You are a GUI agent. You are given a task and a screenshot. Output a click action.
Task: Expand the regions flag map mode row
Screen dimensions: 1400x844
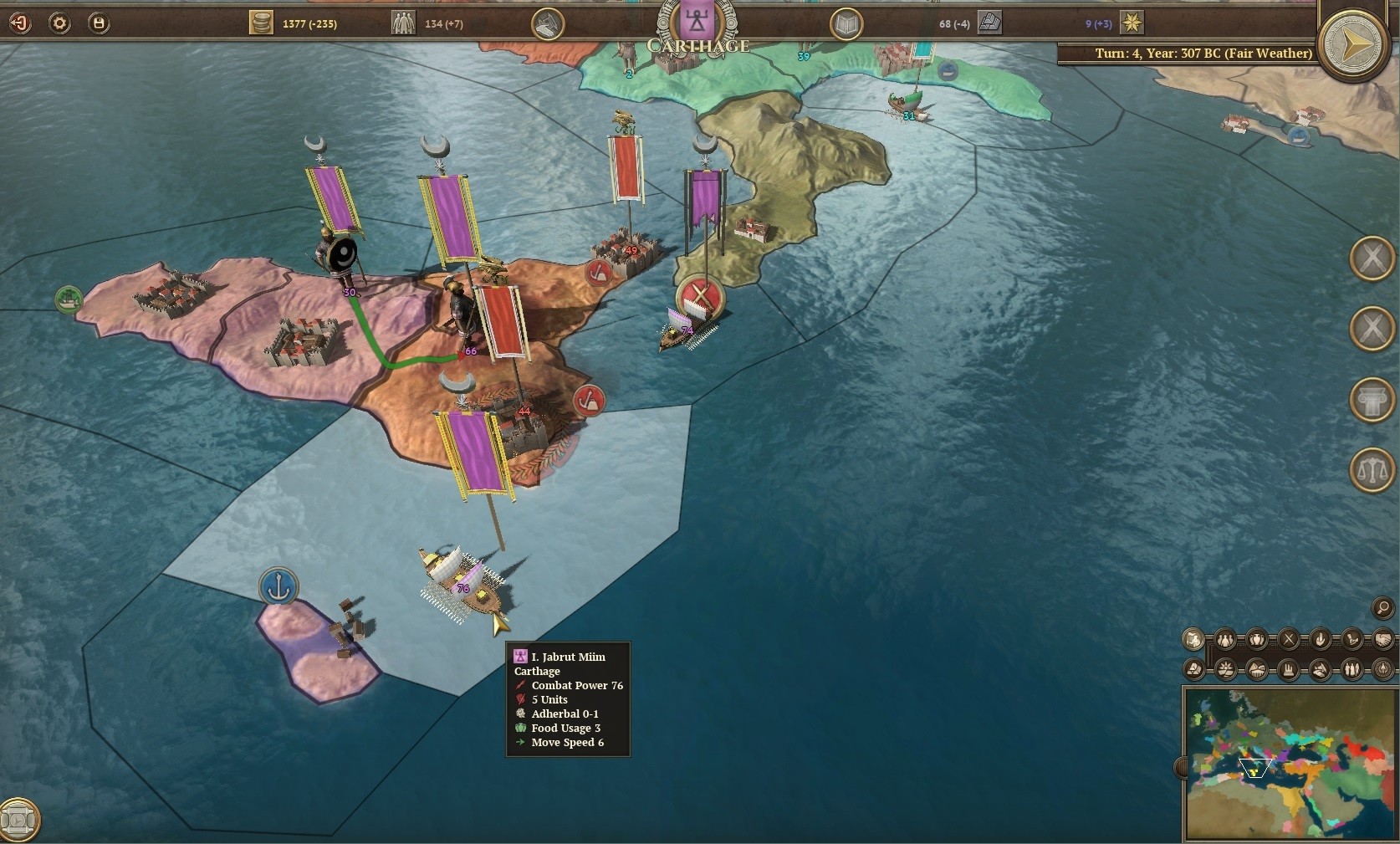[x=1193, y=640]
